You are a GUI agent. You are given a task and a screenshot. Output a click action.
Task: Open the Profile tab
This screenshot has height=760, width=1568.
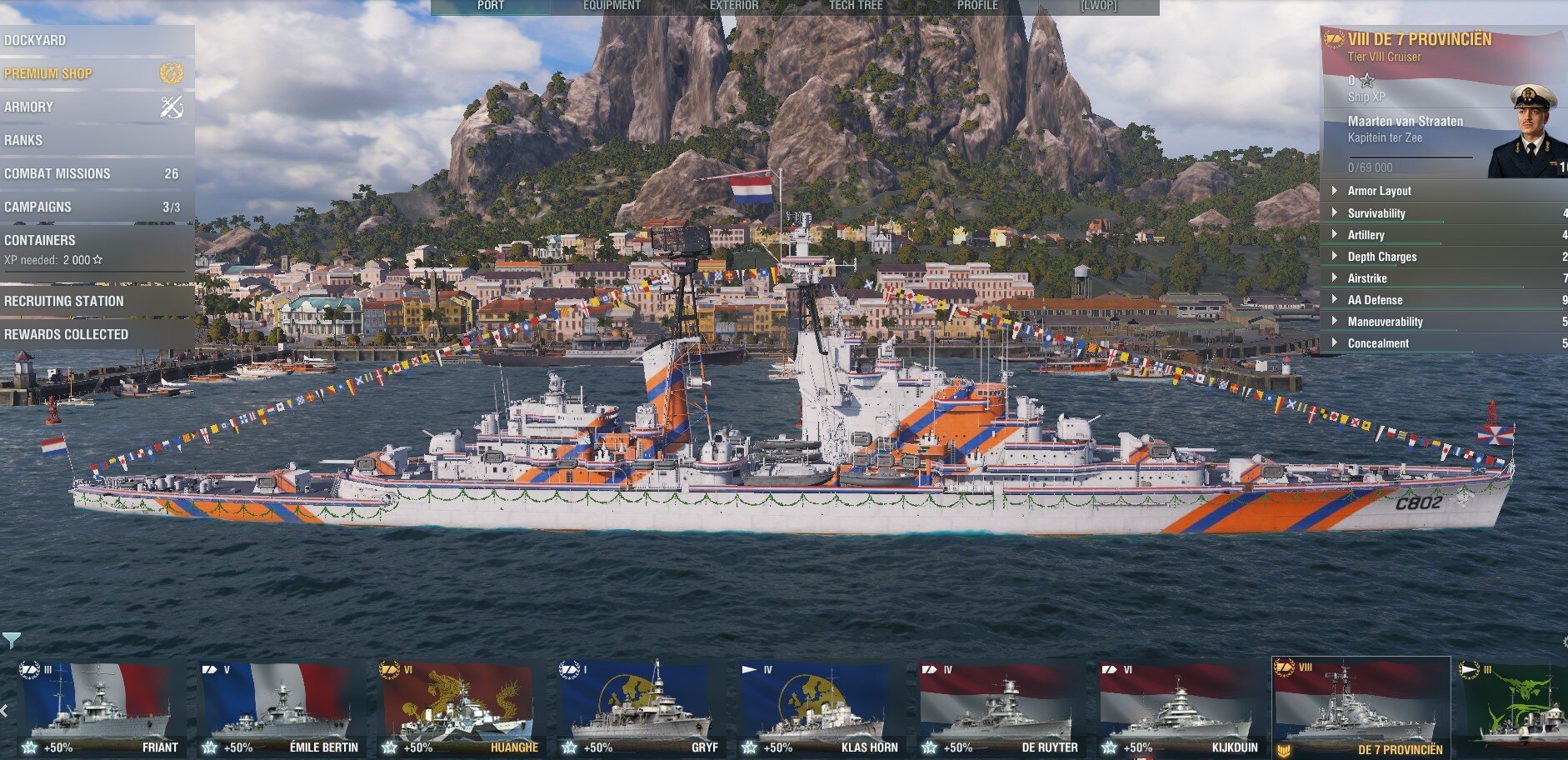point(977,6)
